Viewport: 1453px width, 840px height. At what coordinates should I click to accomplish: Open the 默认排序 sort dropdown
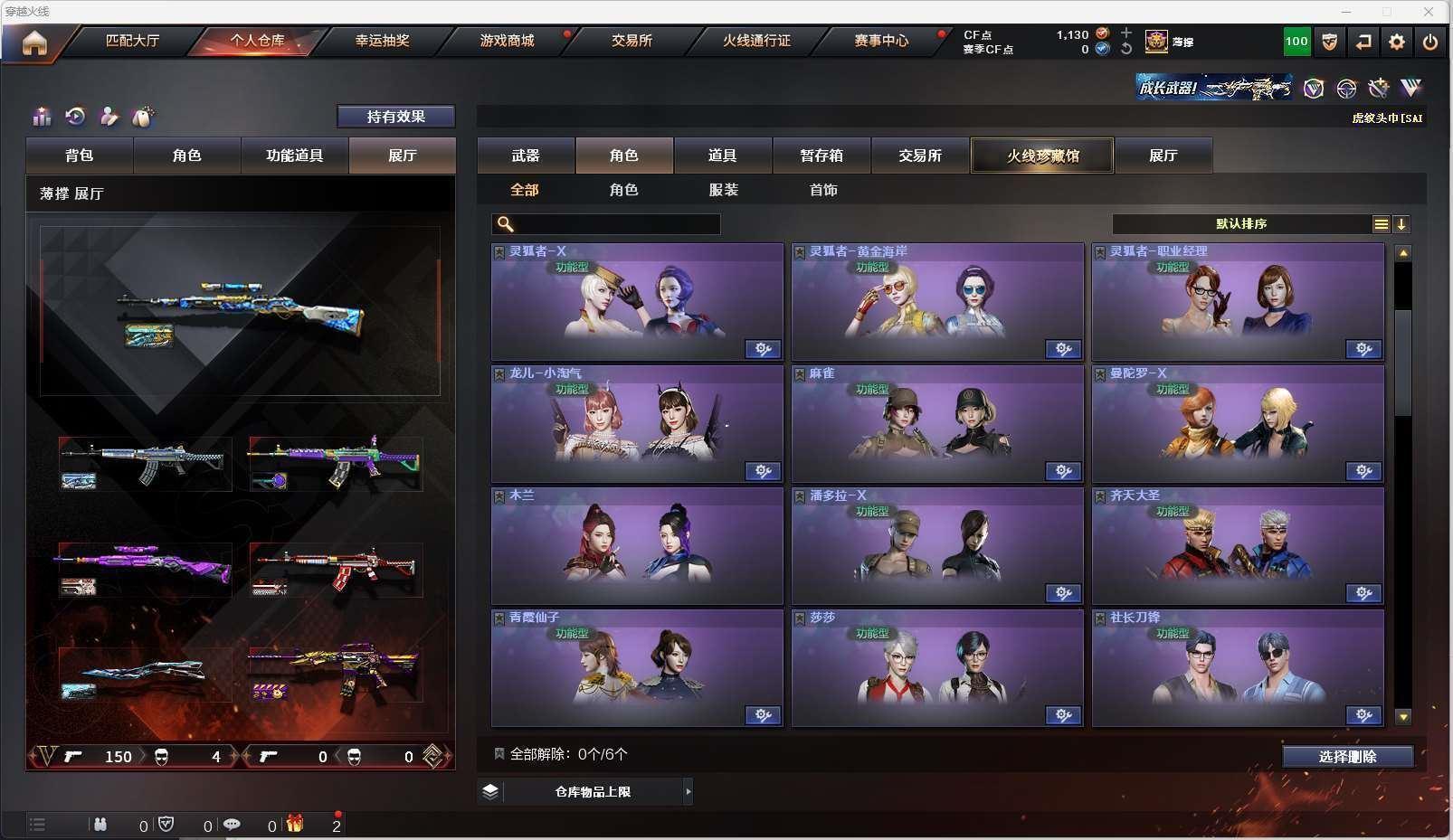tap(1241, 224)
